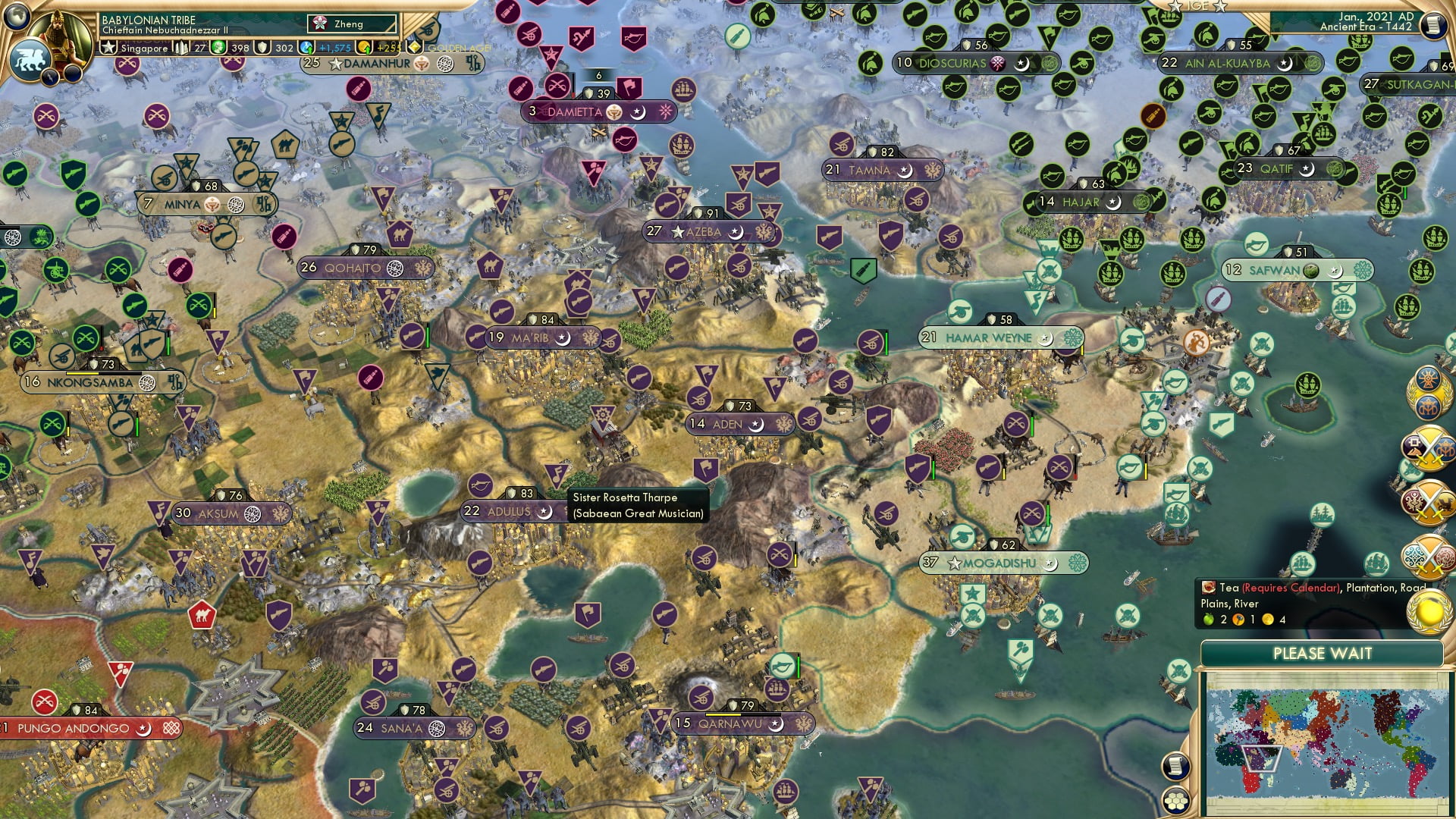
Task: Open the Damanhur capital city banner
Action: pos(372,64)
